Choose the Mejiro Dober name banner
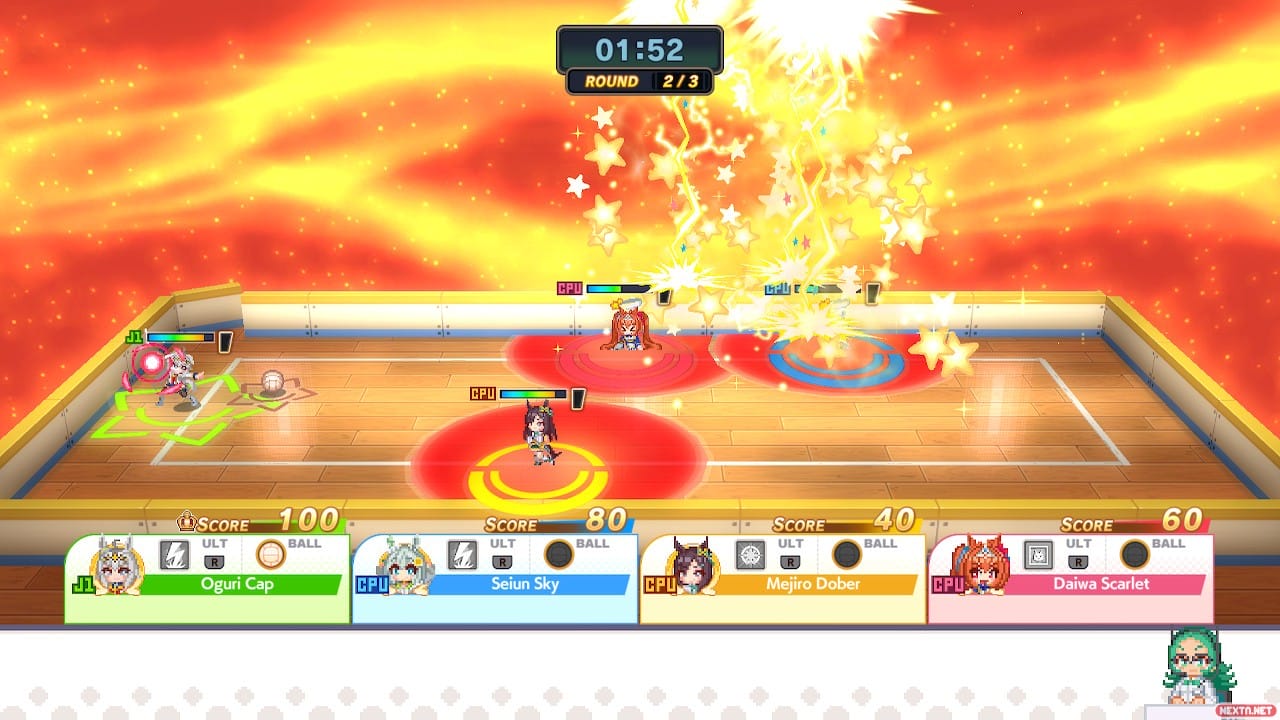Viewport: 1280px width, 720px height. pyautogui.click(x=814, y=584)
